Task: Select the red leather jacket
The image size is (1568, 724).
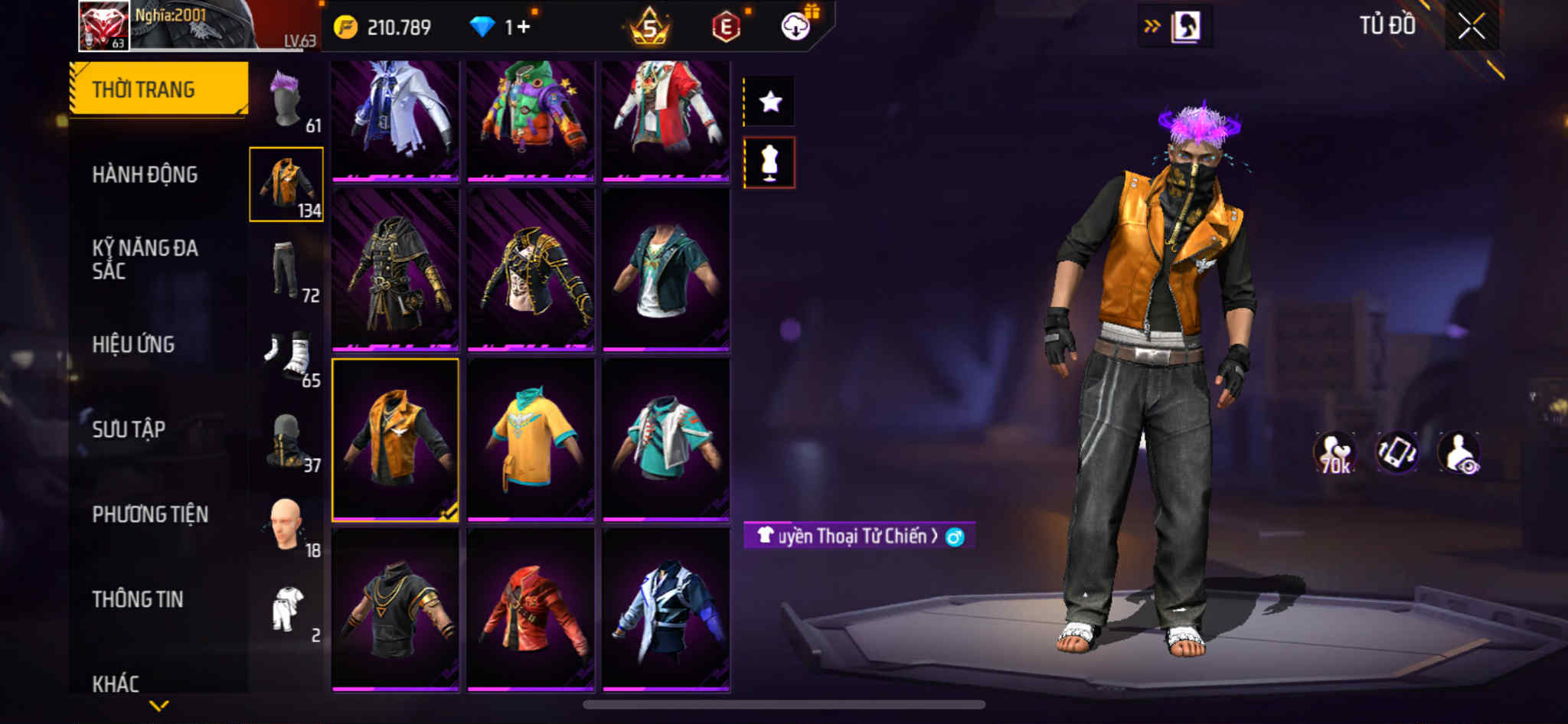Action: coord(531,610)
